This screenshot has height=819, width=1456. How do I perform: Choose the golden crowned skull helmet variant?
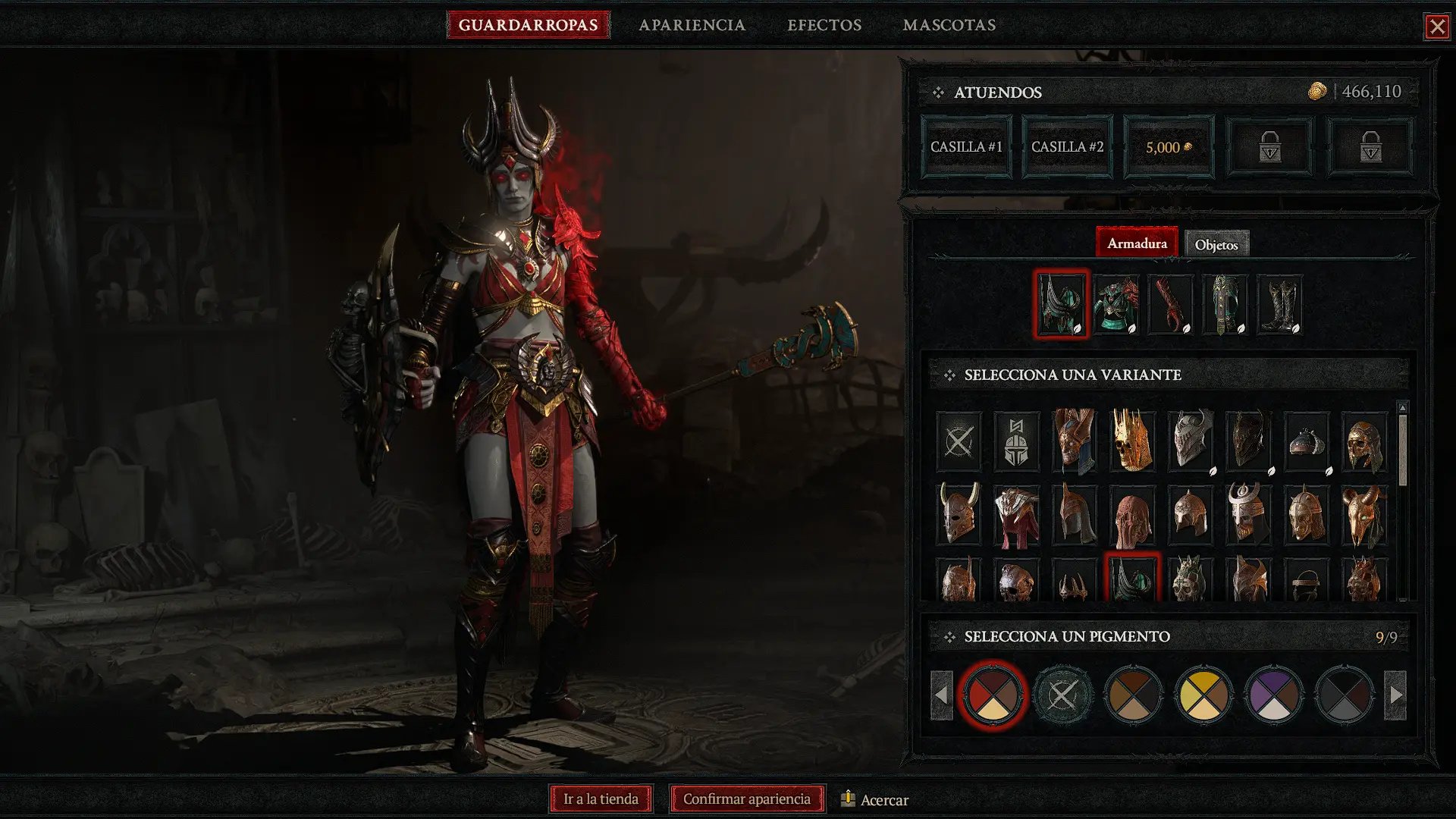coord(1132,441)
